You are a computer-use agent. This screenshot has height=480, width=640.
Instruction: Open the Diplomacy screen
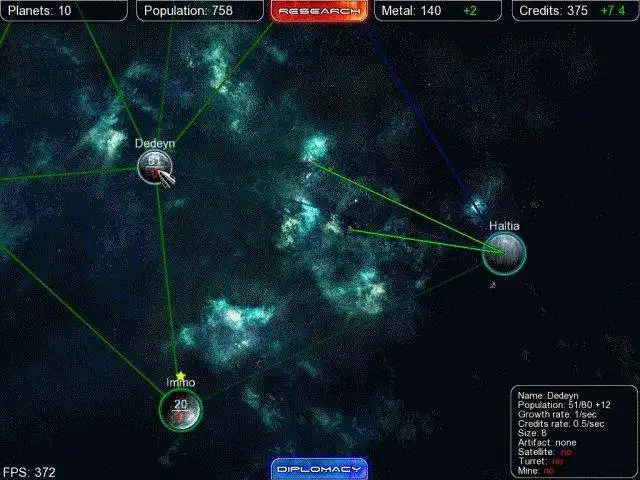coord(319,468)
